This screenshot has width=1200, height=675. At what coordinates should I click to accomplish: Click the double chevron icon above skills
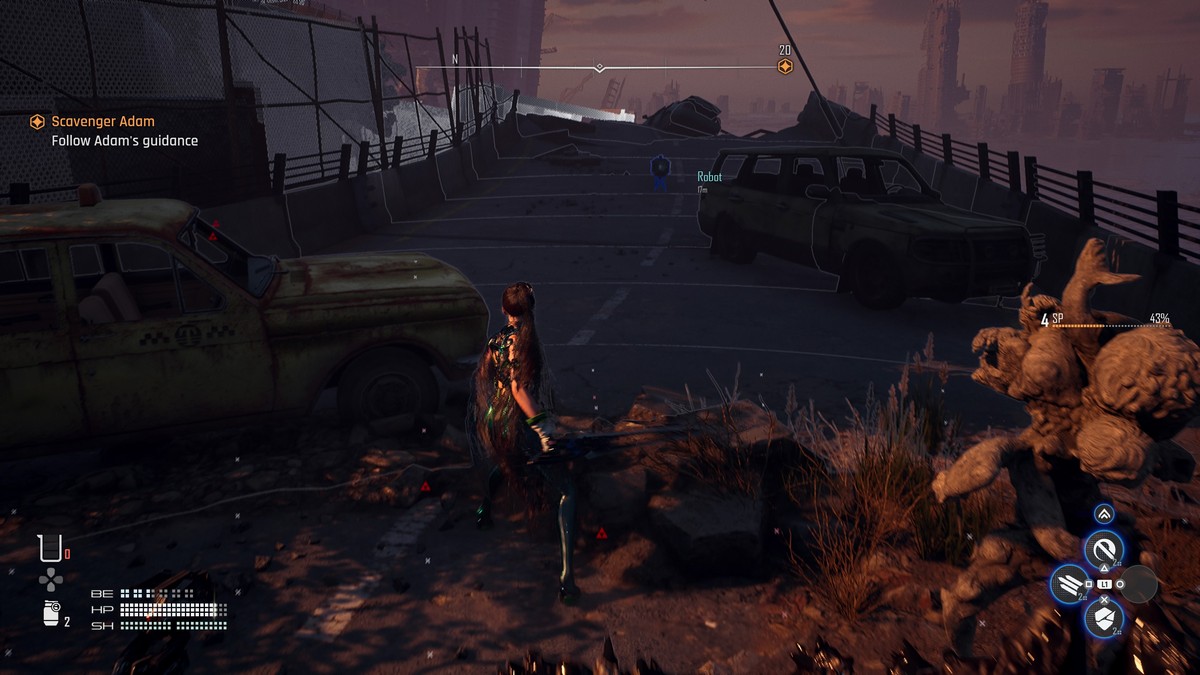[x=1104, y=514]
